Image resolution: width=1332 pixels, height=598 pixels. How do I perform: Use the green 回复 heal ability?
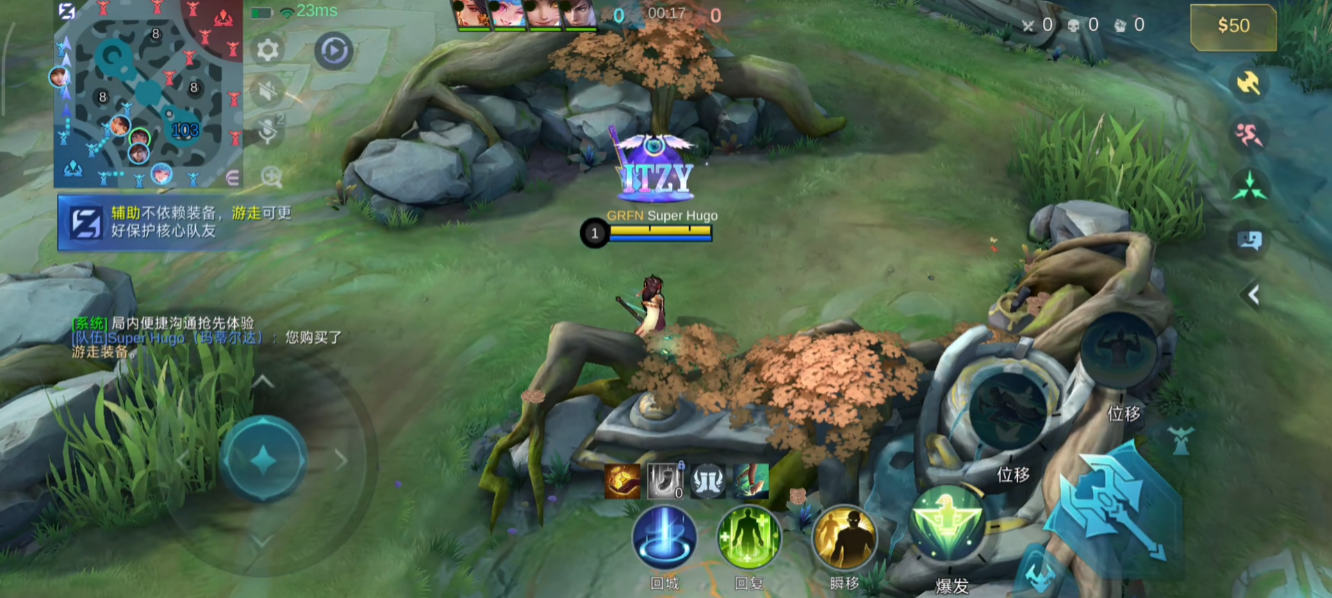coord(749,538)
